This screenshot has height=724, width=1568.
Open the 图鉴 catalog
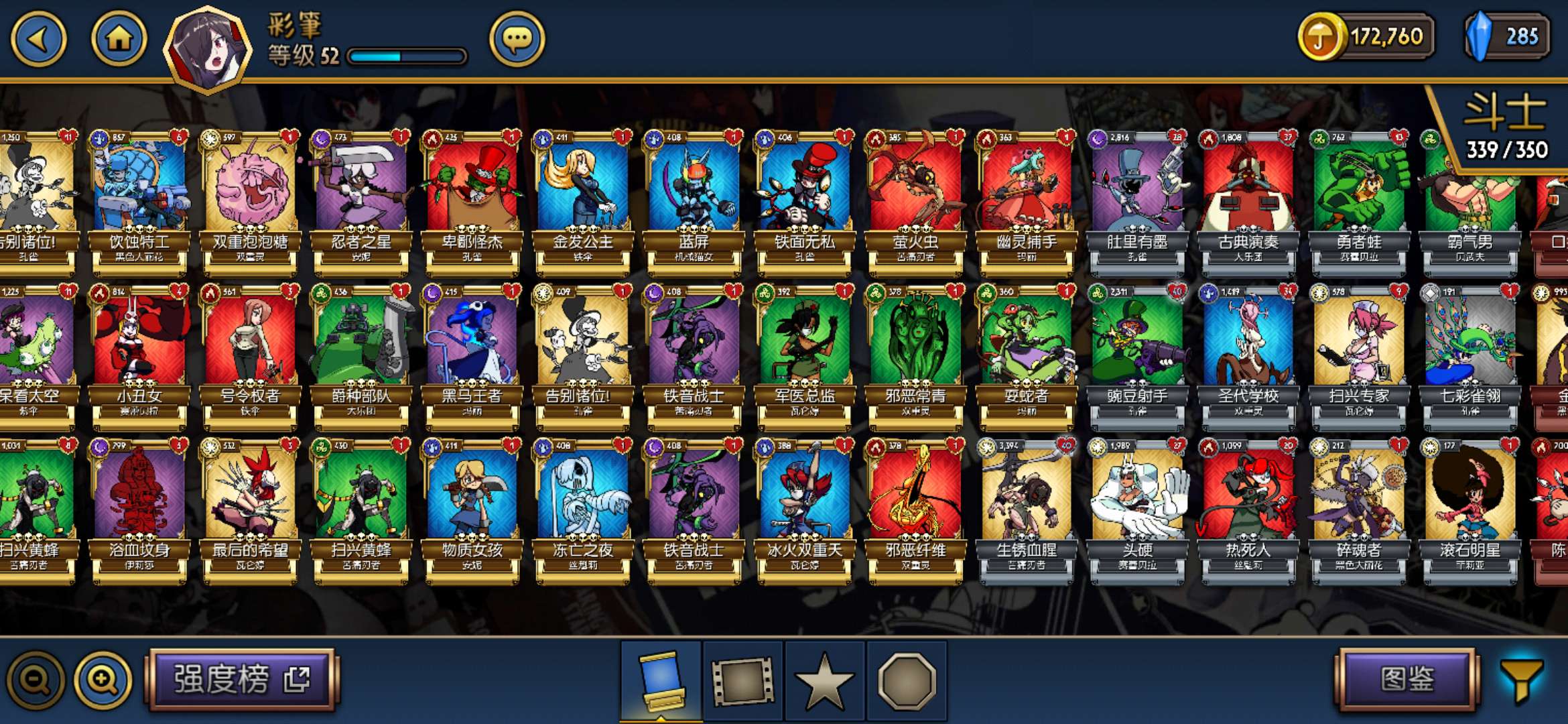click(1407, 679)
